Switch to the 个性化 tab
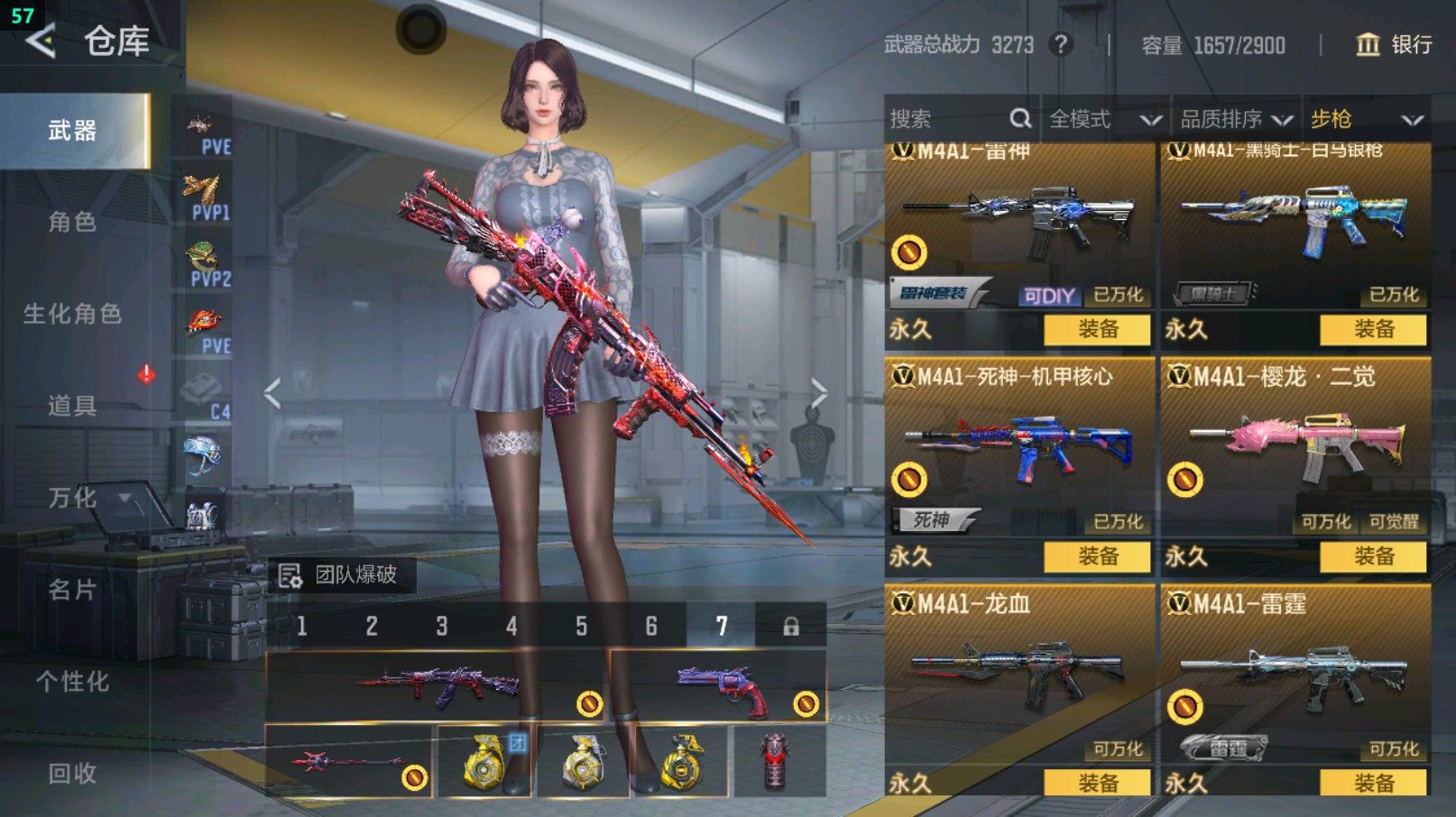Image resolution: width=1456 pixels, height=817 pixels. pyautogui.click(x=72, y=682)
